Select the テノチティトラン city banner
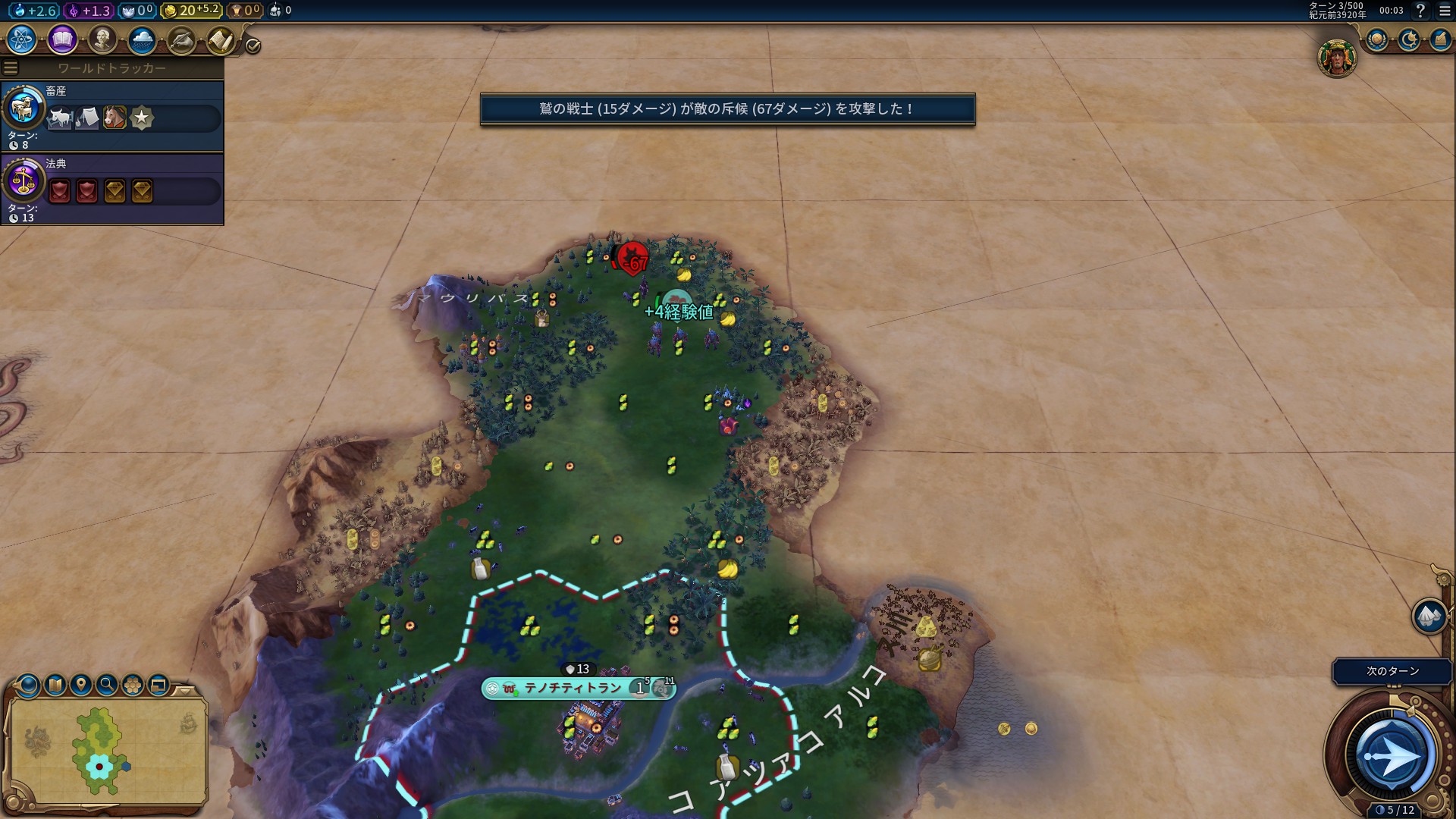 click(x=573, y=688)
